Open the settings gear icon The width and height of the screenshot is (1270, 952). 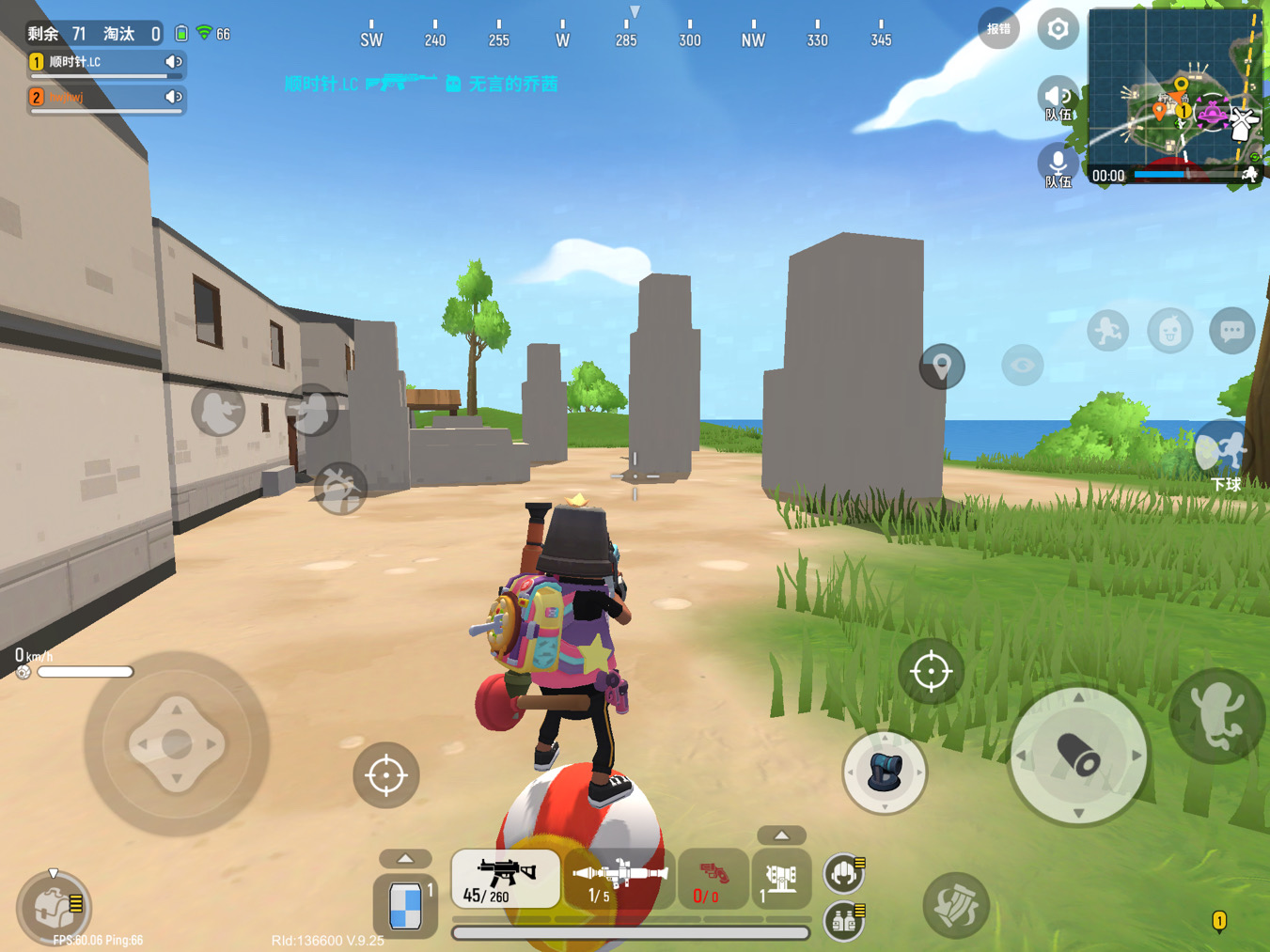click(1058, 29)
